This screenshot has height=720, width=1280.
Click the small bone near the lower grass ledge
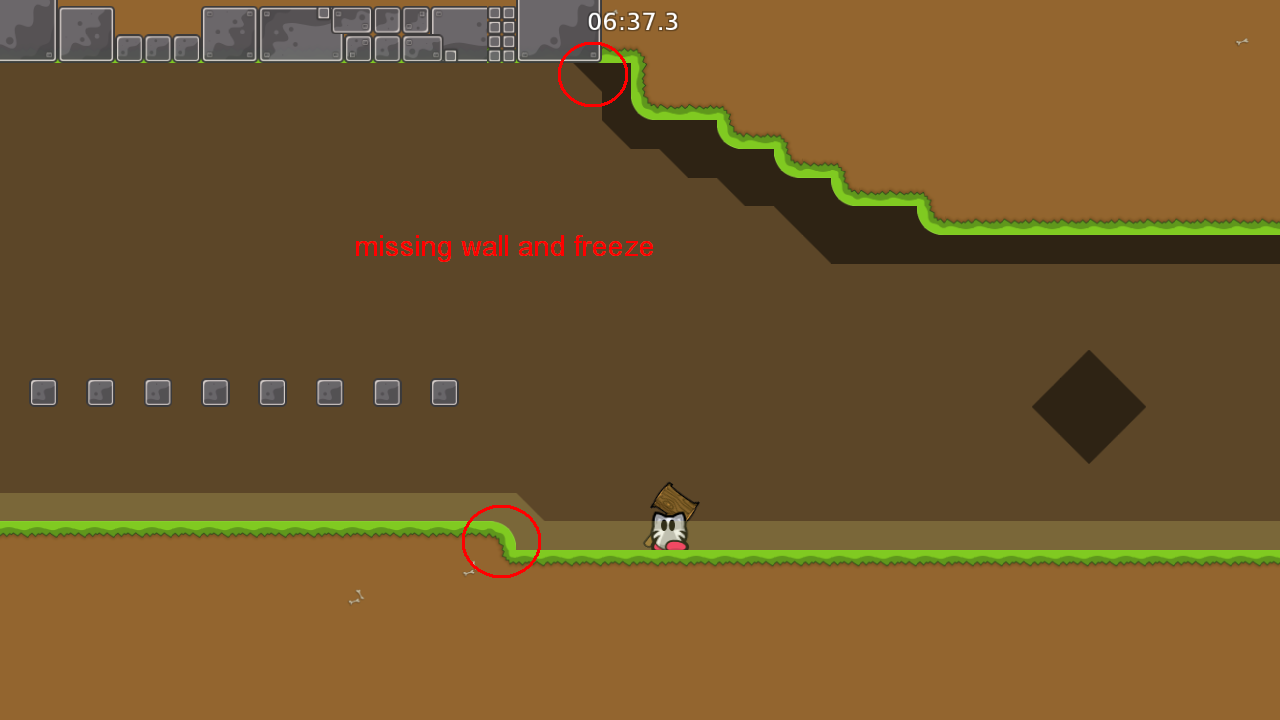click(x=467, y=571)
